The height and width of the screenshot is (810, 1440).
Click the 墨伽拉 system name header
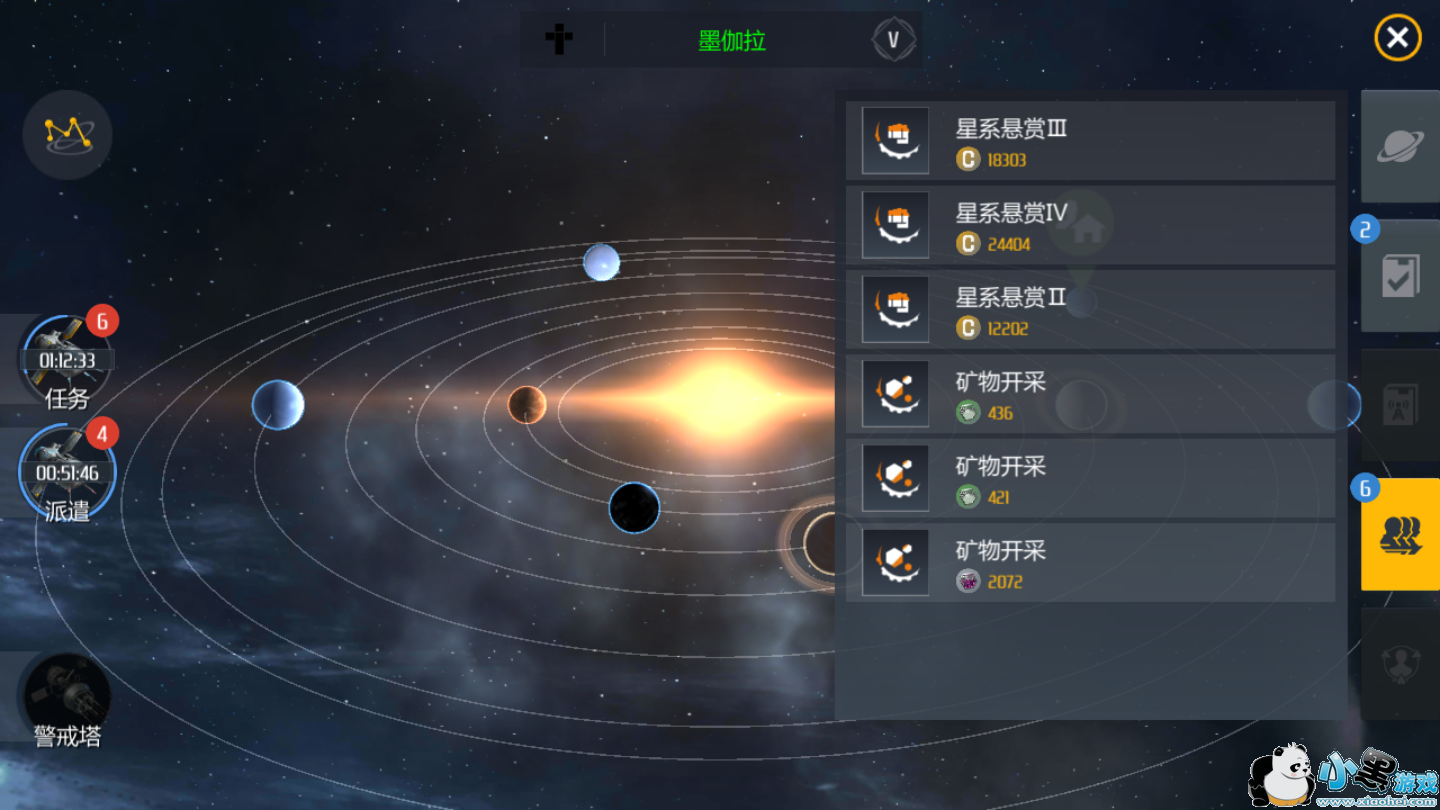(732, 41)
